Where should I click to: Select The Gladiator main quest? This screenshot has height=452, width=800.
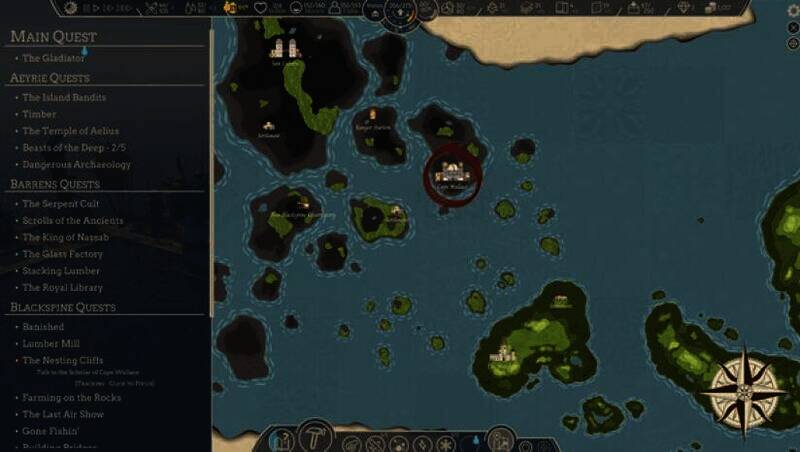point(54,58)
